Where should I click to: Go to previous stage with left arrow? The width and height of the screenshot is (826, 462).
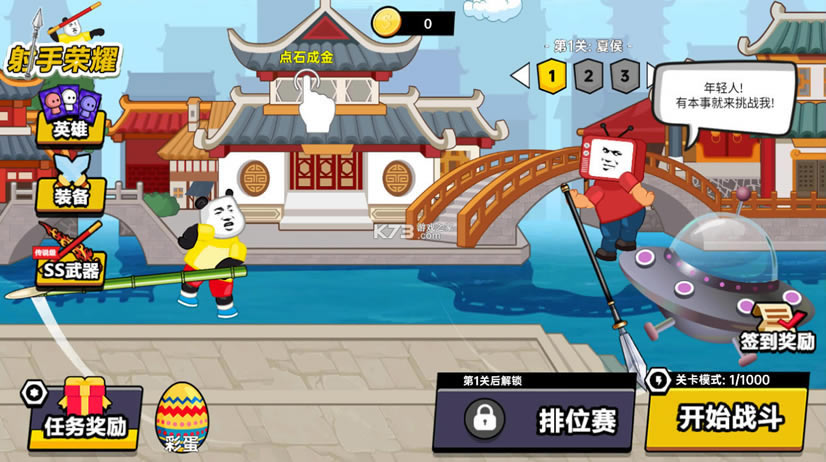pyautogui.click(x=519, y=75)
